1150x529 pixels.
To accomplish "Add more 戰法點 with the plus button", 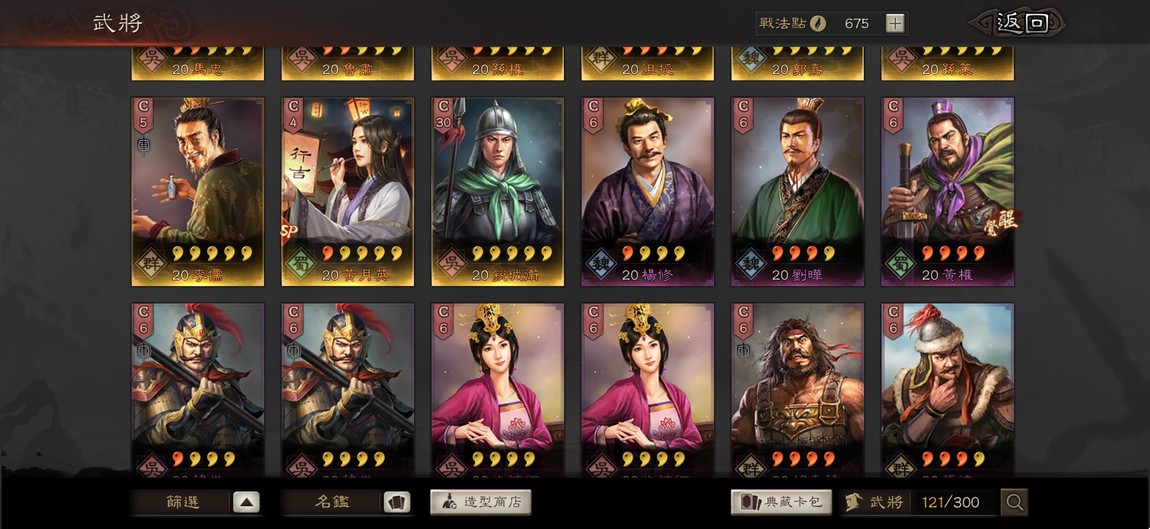I will [895, 23].
